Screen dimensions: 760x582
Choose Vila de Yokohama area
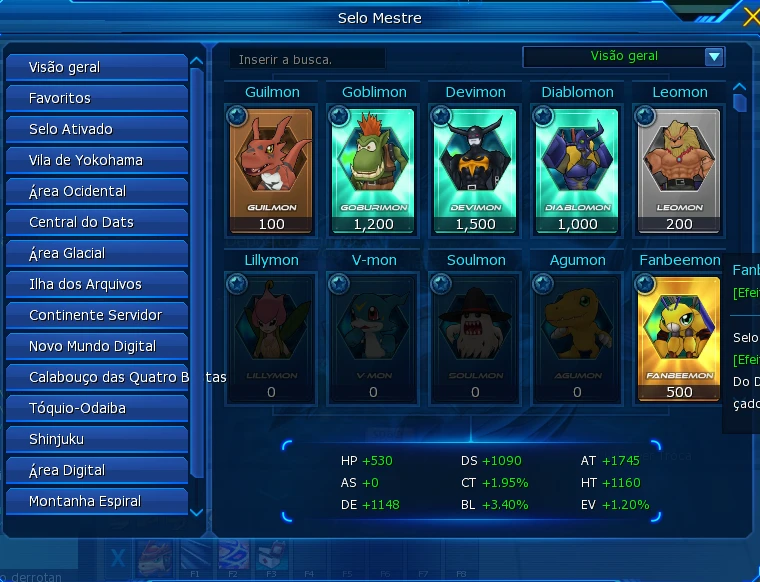[97, 160]
